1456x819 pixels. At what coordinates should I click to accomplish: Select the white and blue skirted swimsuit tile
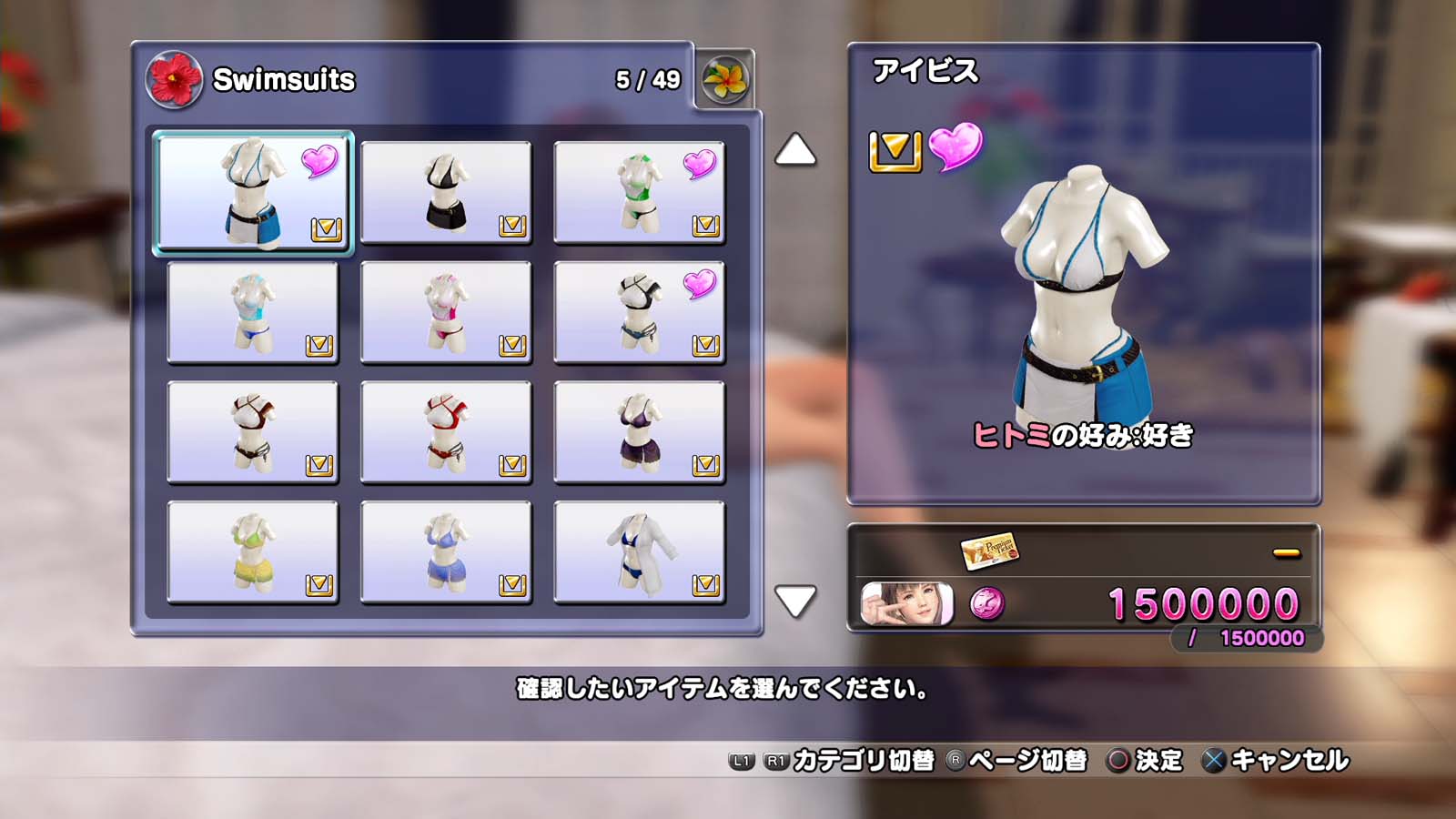coord(253,191)
